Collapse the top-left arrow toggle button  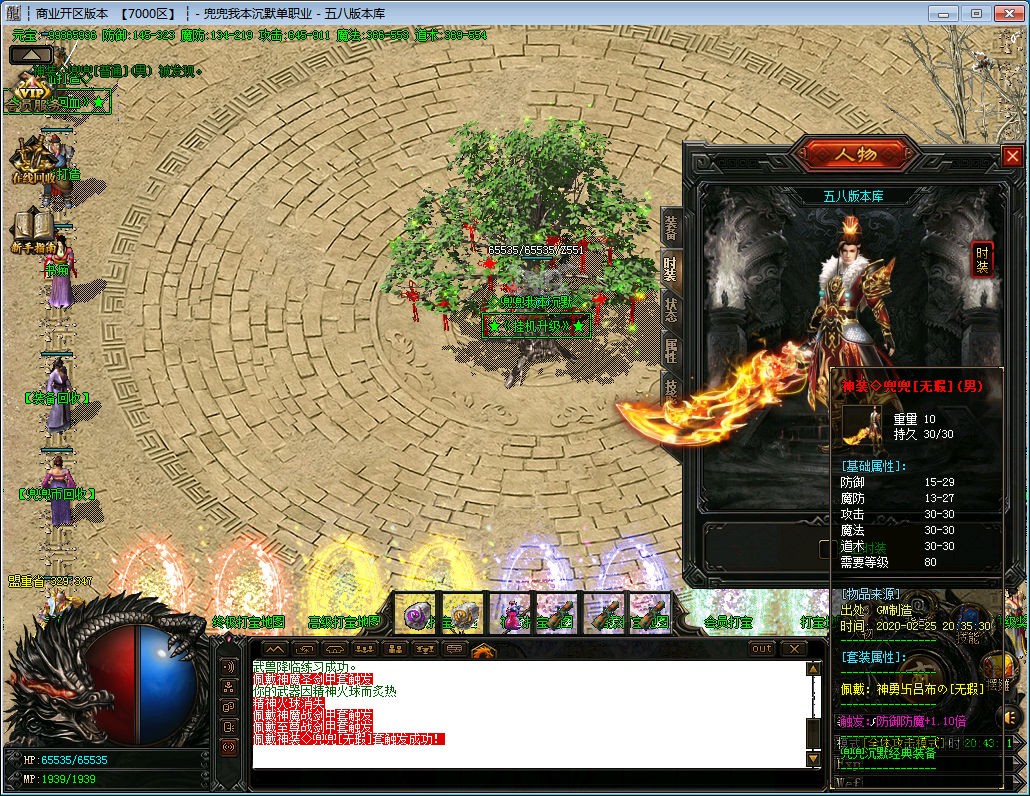pyautogui.click(x=31, y=55)
